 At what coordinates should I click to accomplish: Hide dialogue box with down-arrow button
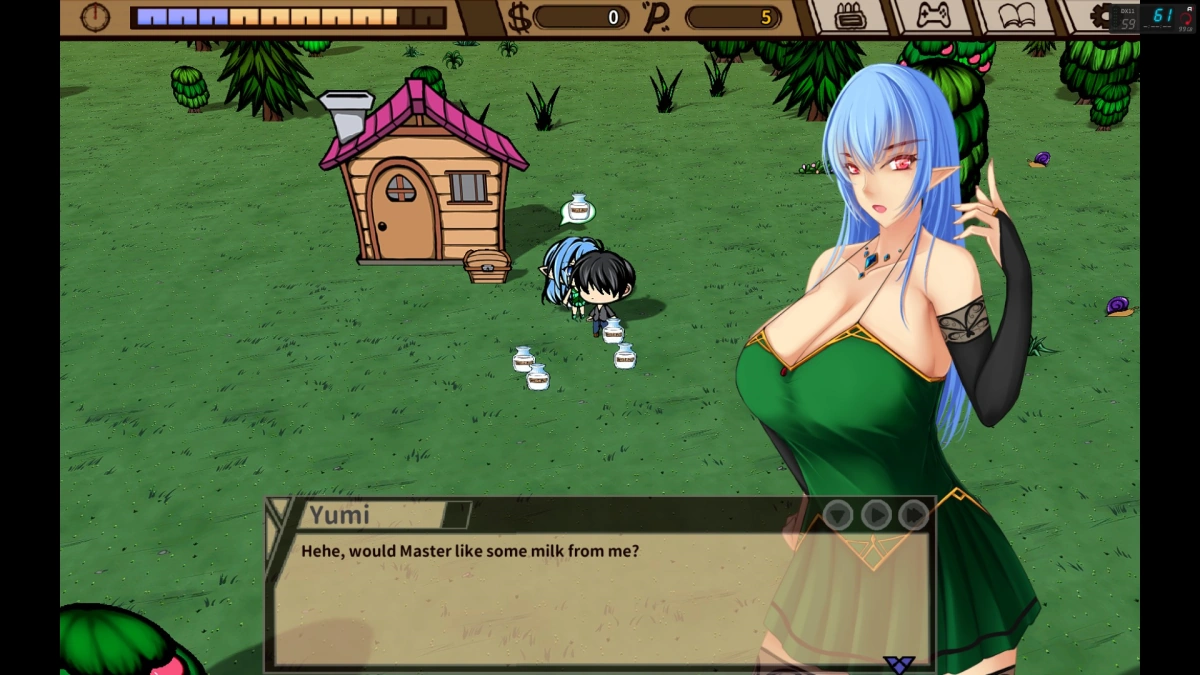(x=838, y=515)
